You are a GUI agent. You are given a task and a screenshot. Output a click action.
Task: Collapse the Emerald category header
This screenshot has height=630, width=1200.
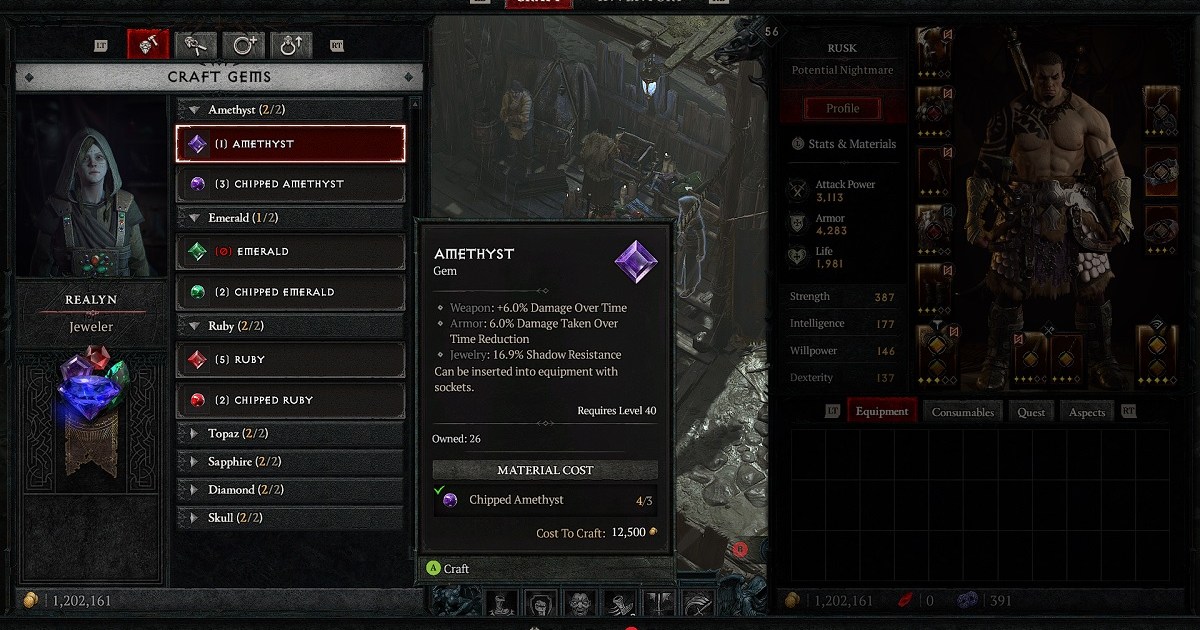point(290,218)
